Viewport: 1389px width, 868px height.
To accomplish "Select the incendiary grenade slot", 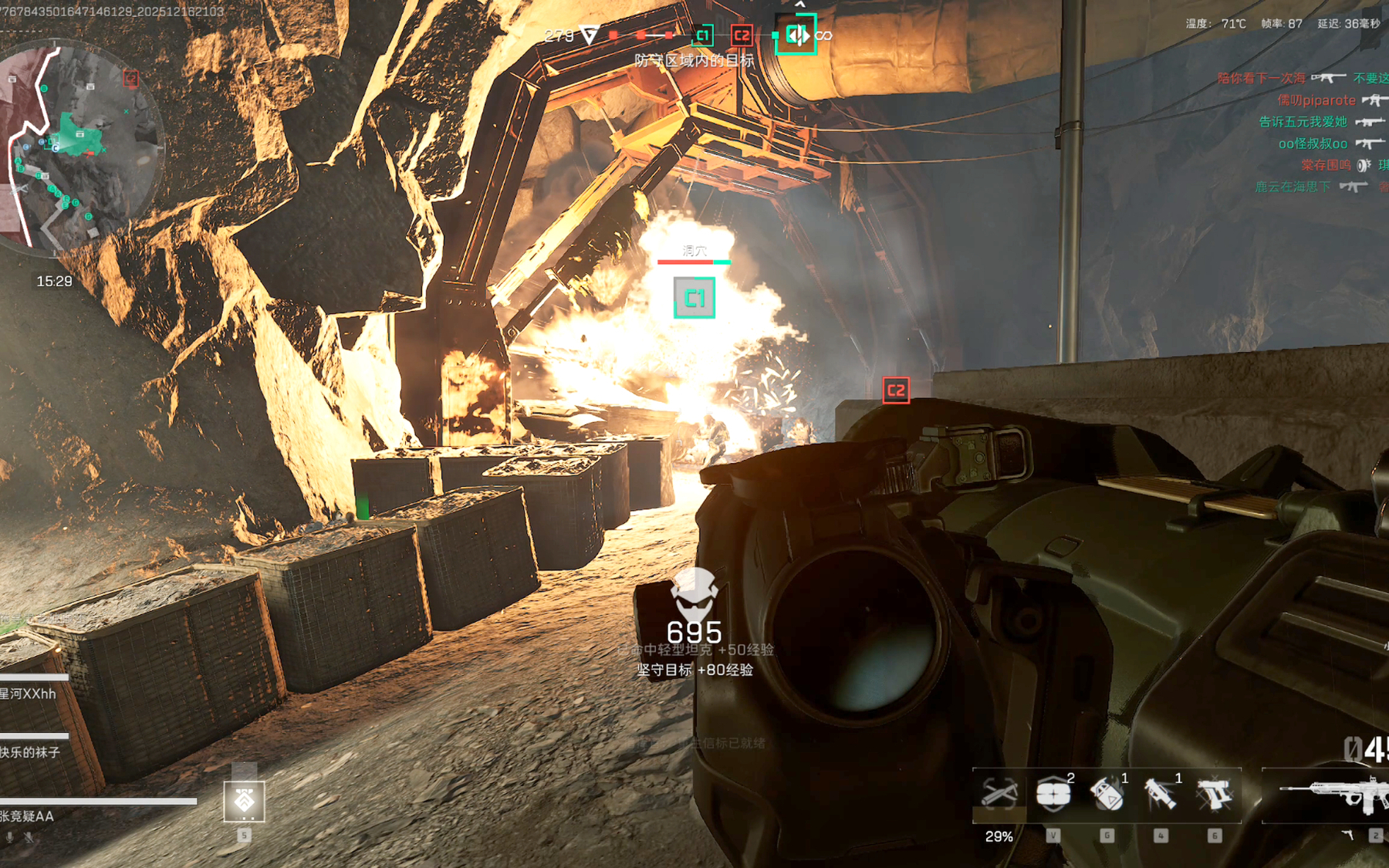I will (x=1107, y=795).
